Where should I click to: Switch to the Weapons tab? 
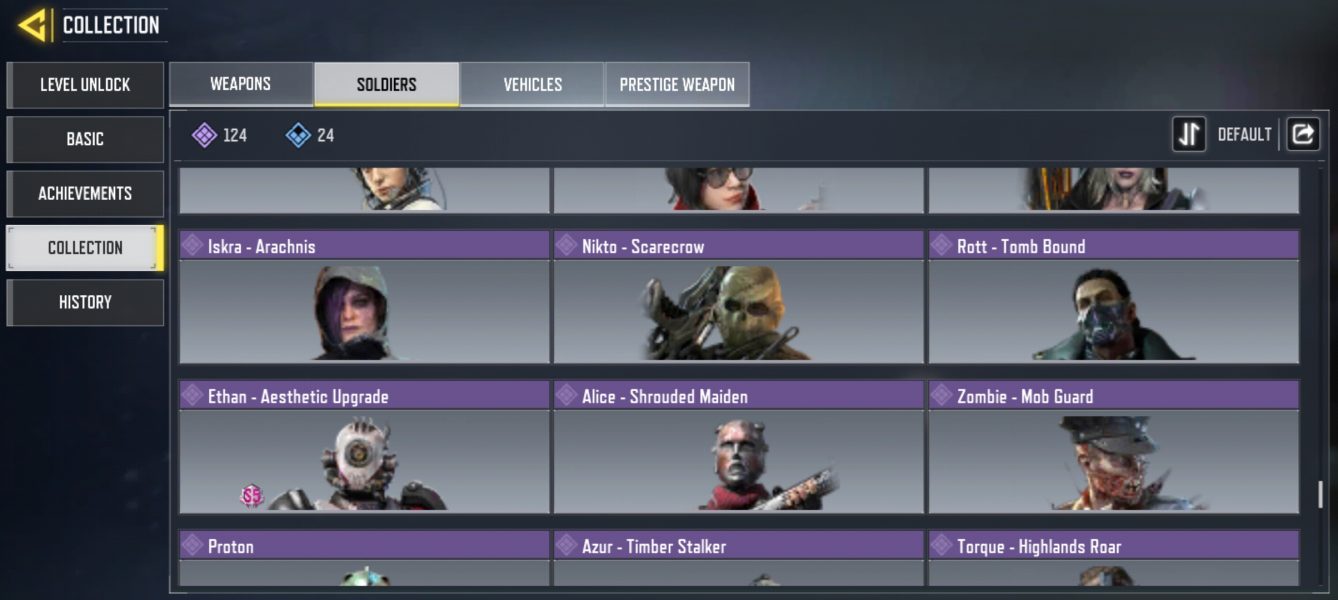[x=240, y=84]
